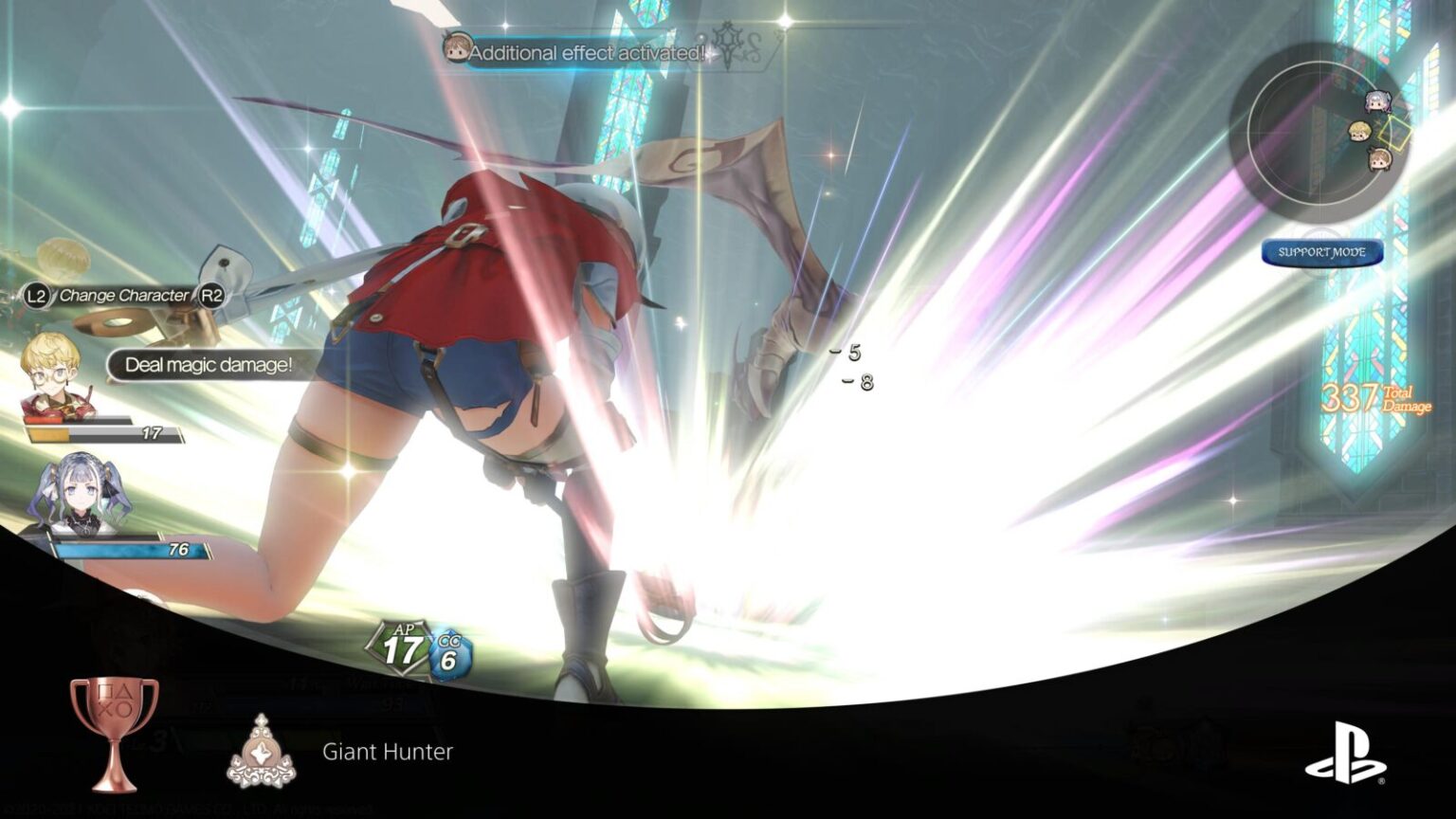Click the Giant Hunter trophy text
This screenshot has width=1456, height=819.
(x=387, y=753)
